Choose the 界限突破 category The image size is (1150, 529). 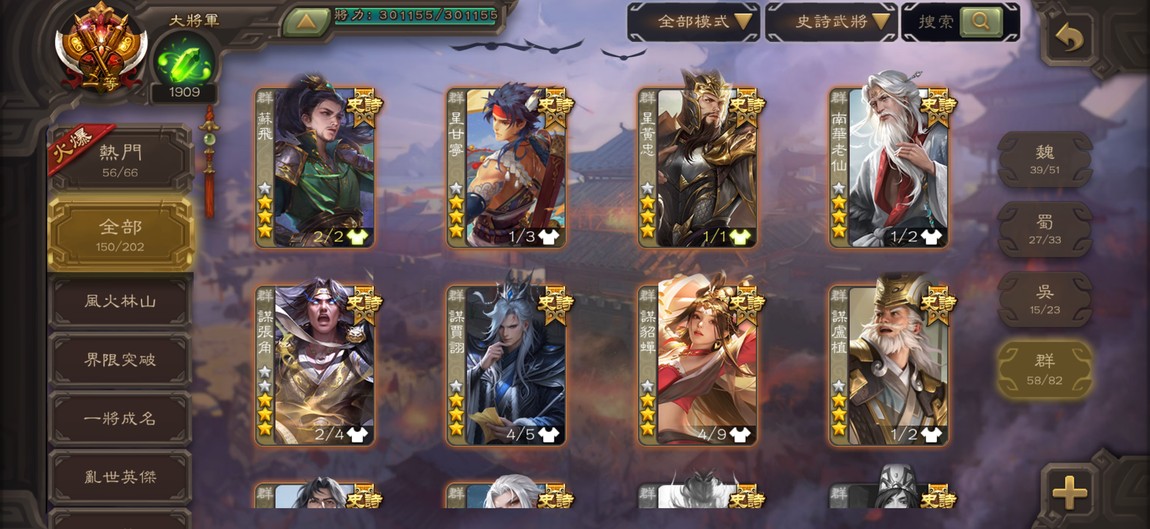pos(120,360)
